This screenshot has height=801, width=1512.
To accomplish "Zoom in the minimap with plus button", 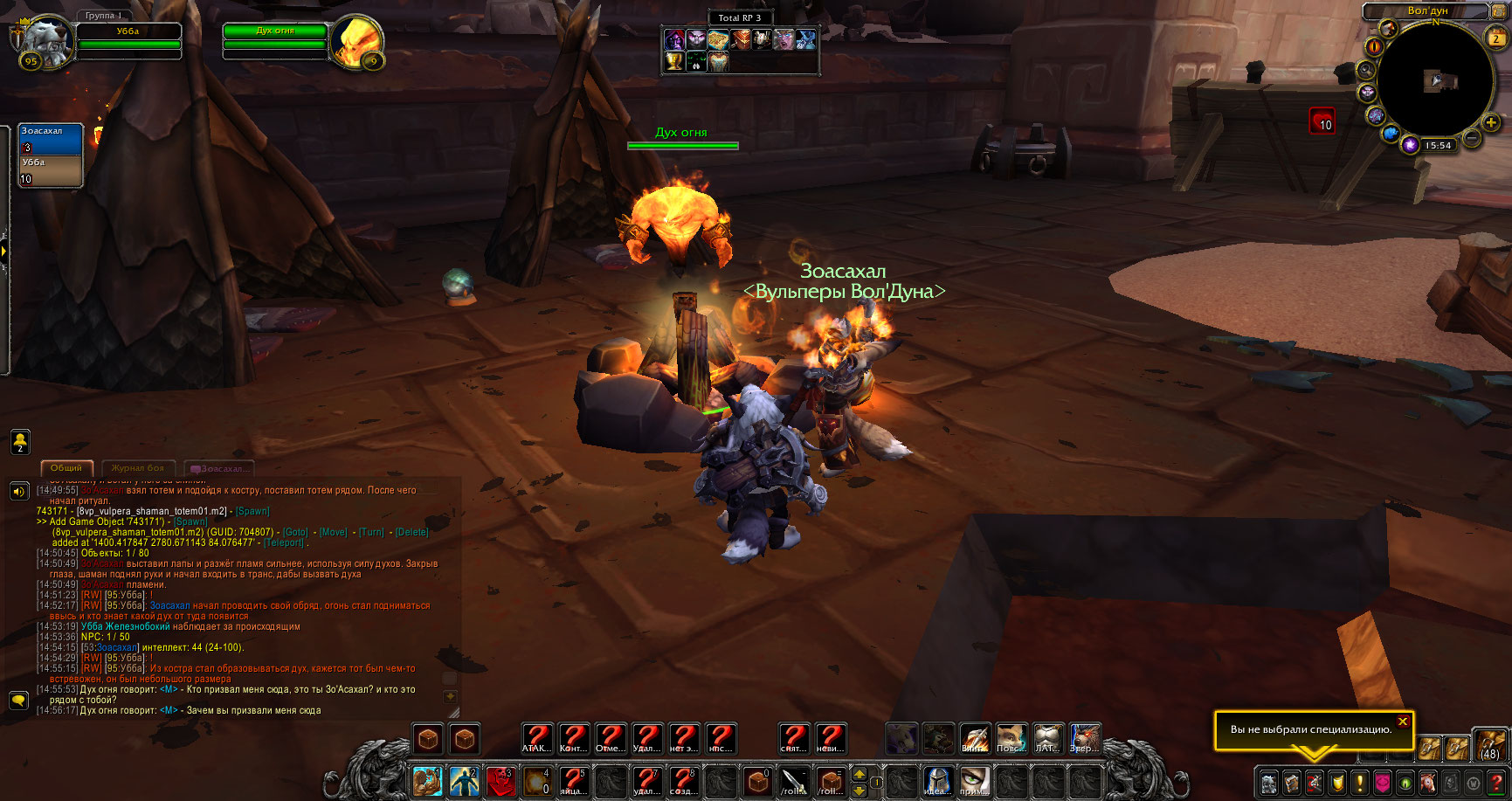I will click(x=1491, y=123).
